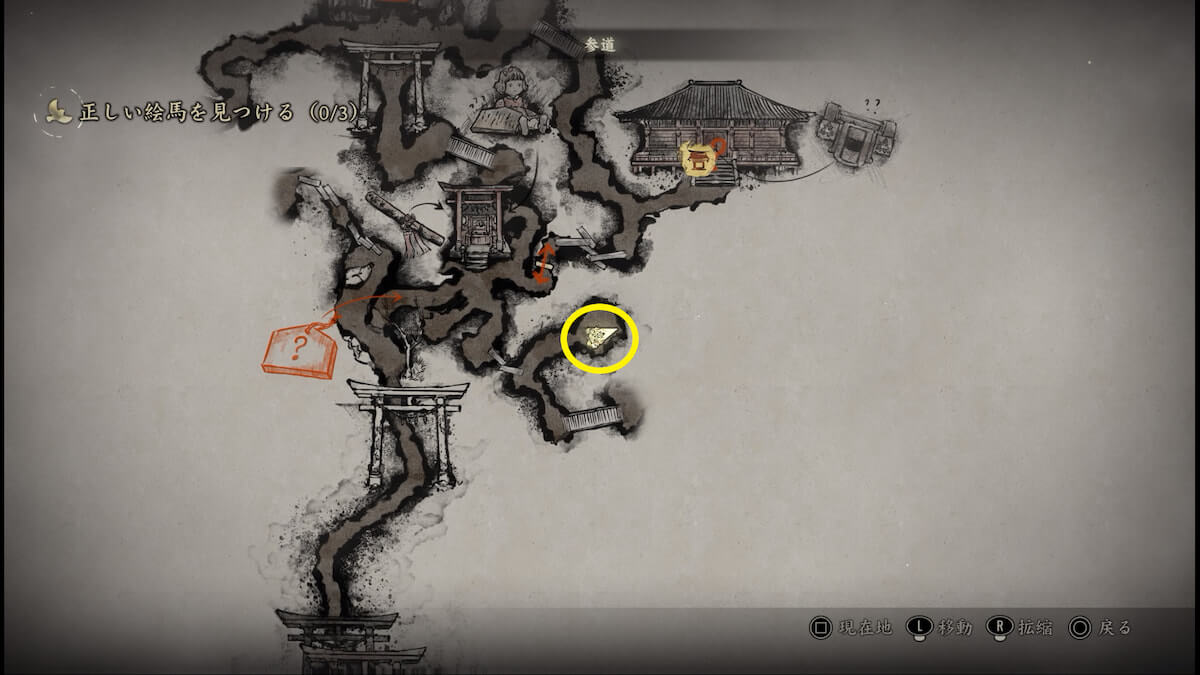The image size is (1200, 675).
Task: Select the unknown '??' location marker
Action: coord(855,133)
